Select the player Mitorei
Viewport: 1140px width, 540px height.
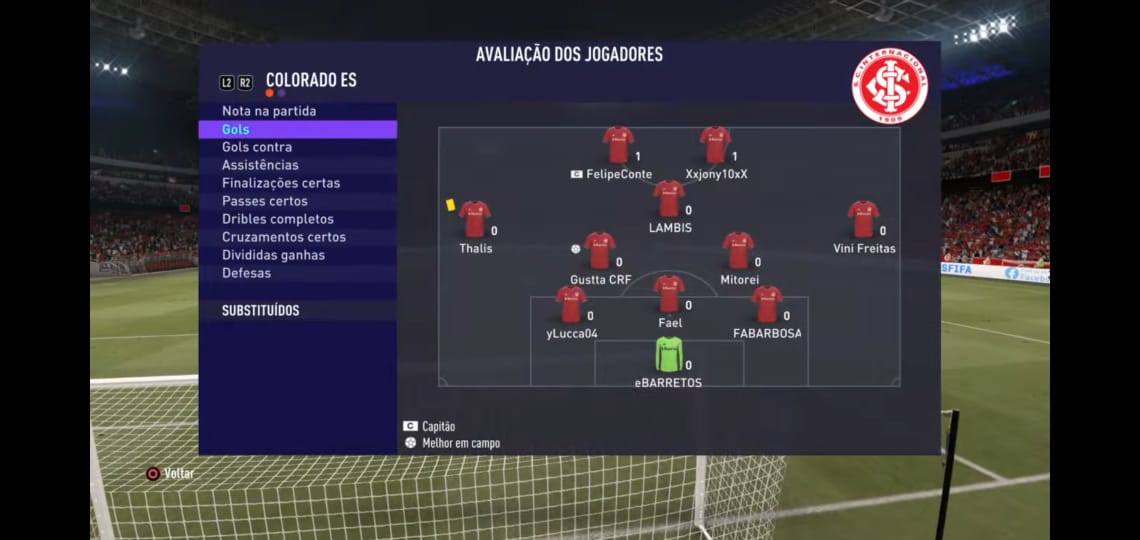(x=738, y=251)
